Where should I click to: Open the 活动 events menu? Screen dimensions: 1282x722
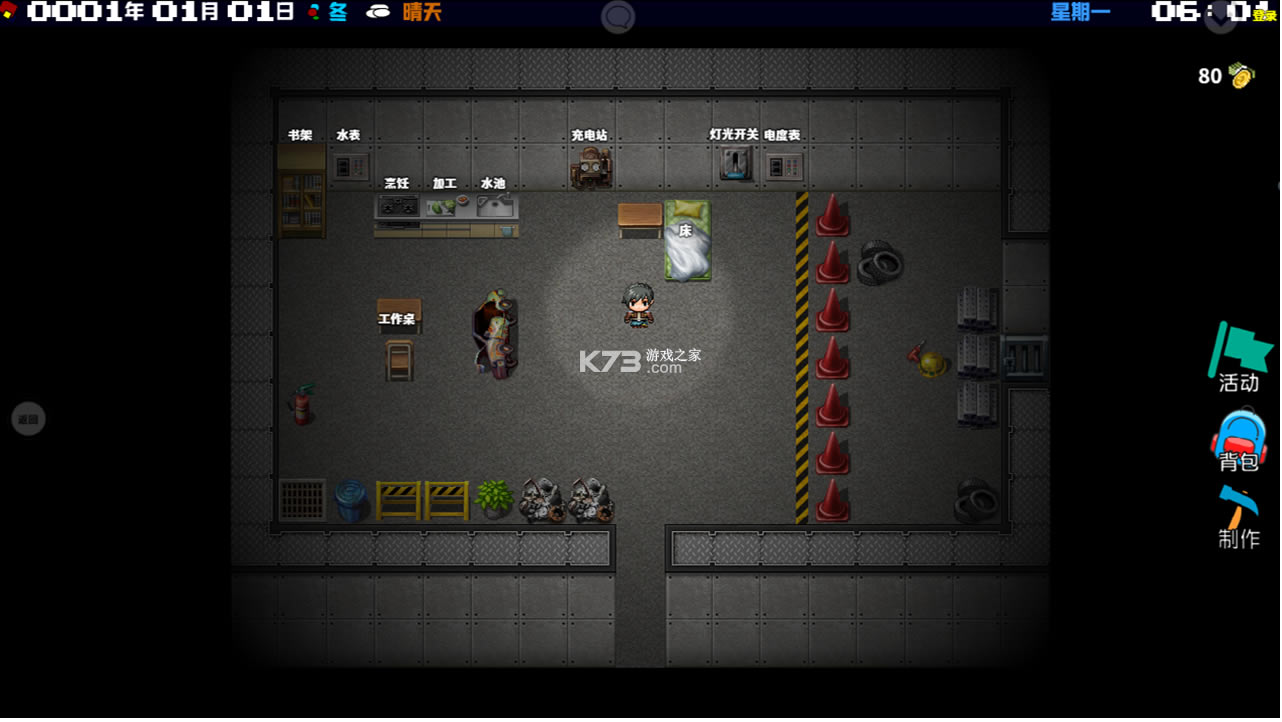[x=1239, y=358]
